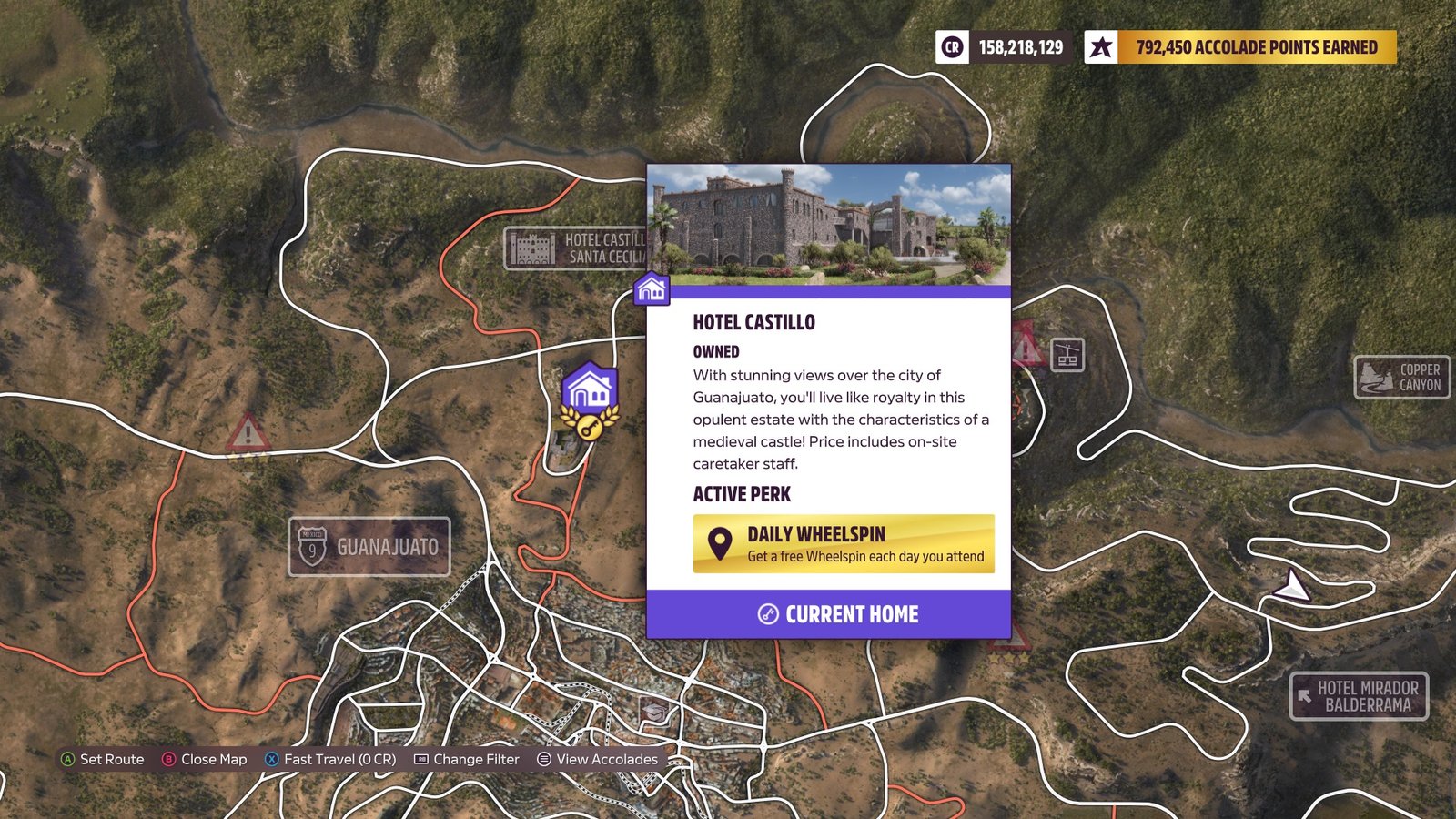Choose the Copper Canyon map label
Viewport: 1456px width, 819px height.
click(x=1402, y=378)
